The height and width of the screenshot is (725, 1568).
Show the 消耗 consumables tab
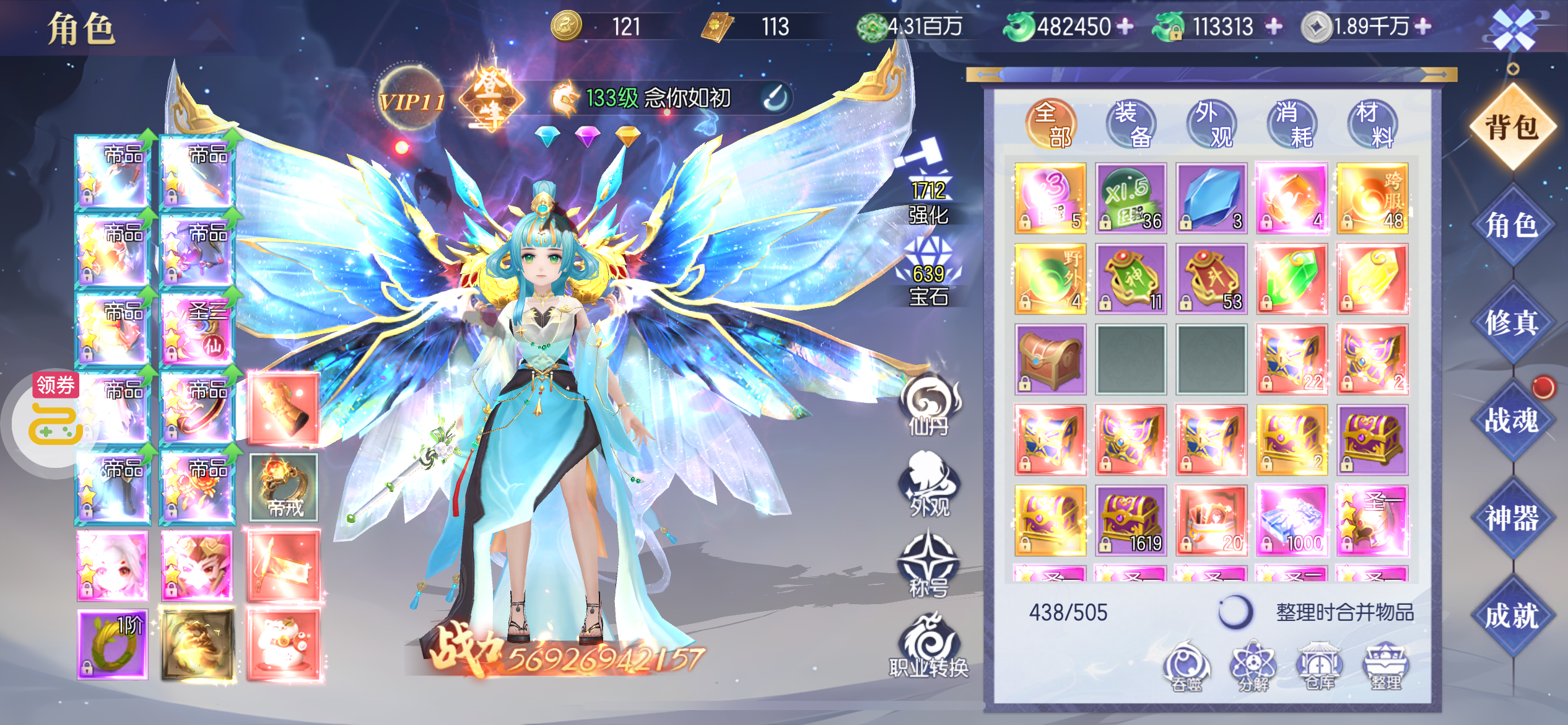1292,125
